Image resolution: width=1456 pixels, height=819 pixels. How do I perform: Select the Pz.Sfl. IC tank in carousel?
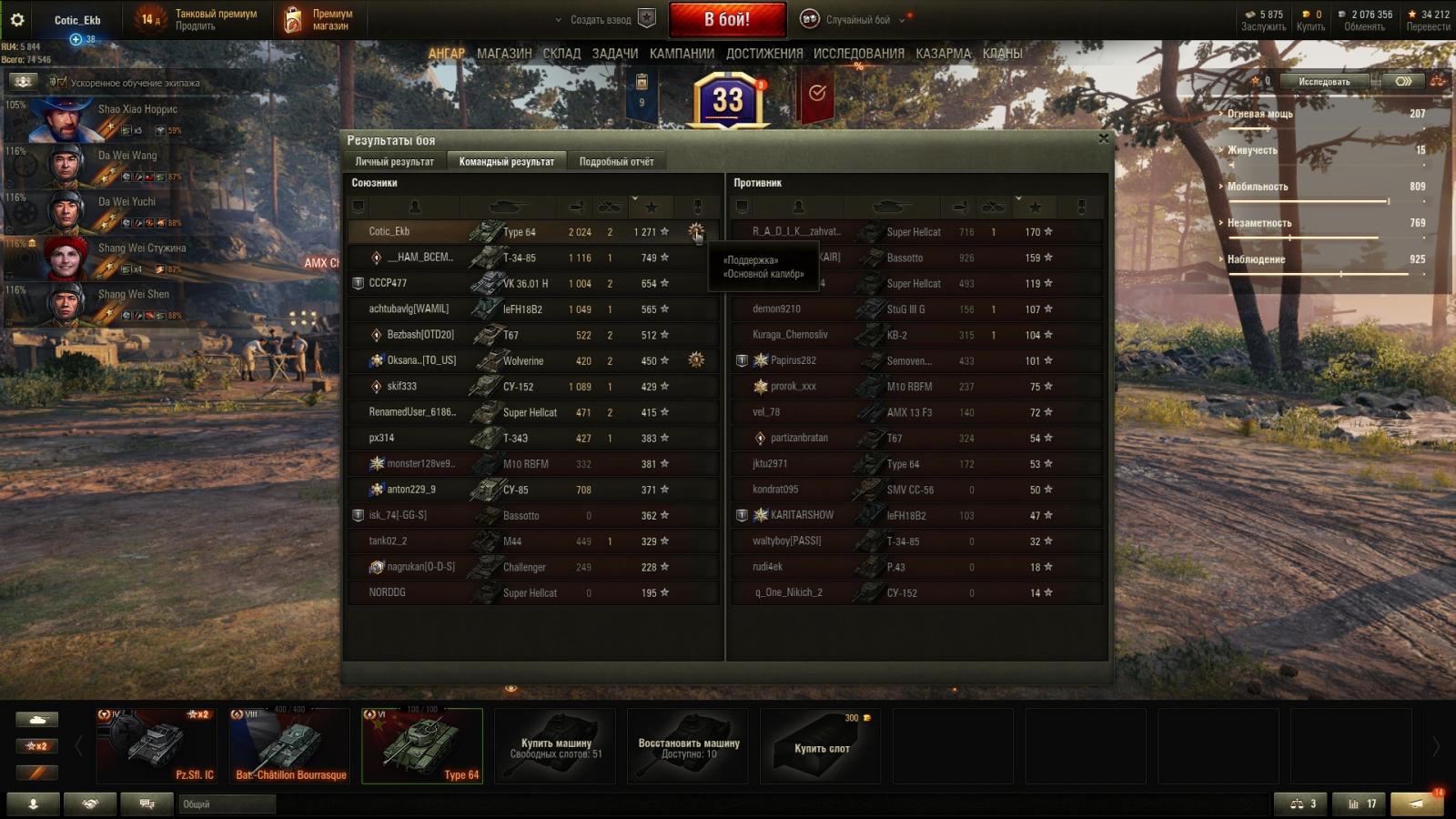tap(157, 746)
